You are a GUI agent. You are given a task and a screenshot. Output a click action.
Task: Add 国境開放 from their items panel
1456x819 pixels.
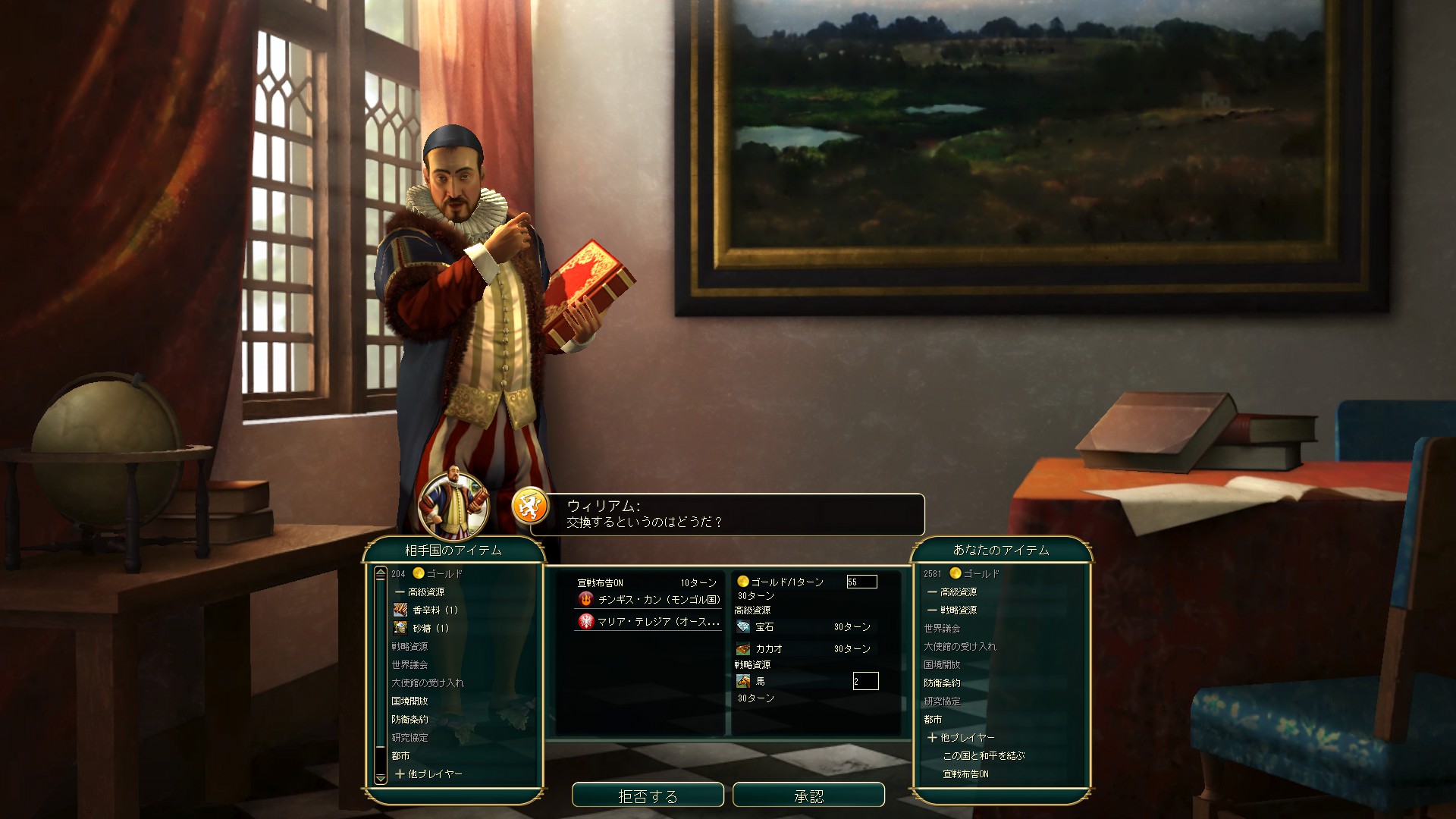pyautogui.click(x=409, y=701)
